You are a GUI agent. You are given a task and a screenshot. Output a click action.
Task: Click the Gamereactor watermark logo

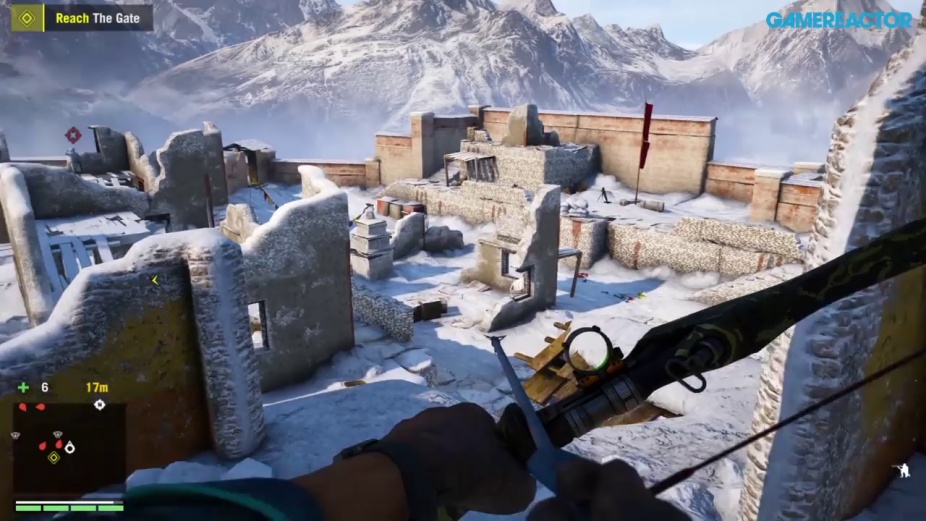coord(839,19)
